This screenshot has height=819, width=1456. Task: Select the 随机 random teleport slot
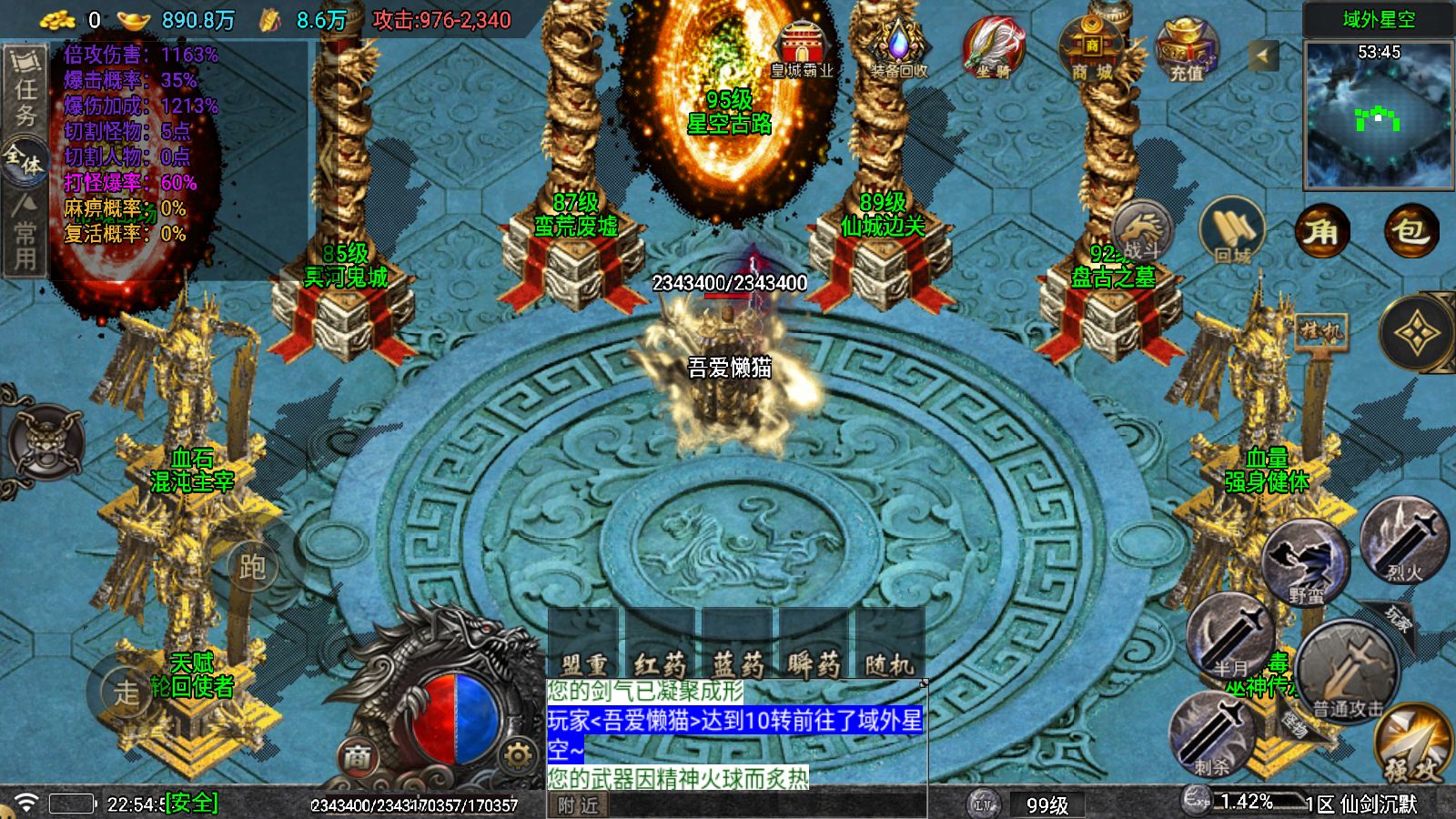(x=889, y=648)
